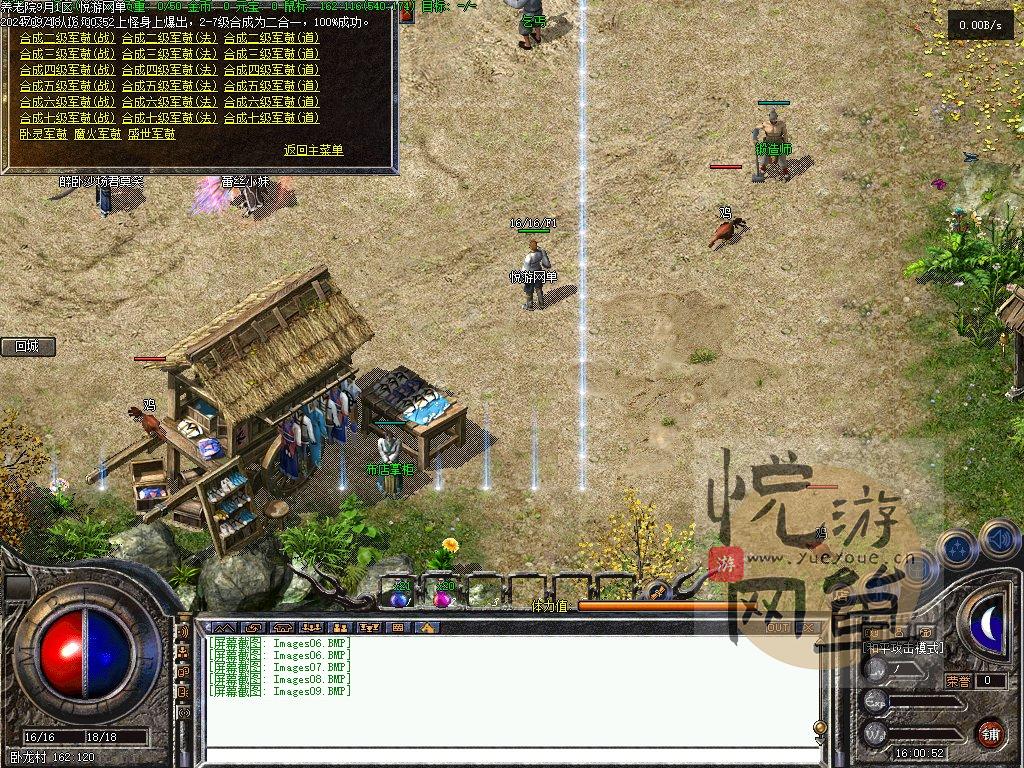Pick 合成四级军鼓(道) crafting link

(x=271, y=70)
